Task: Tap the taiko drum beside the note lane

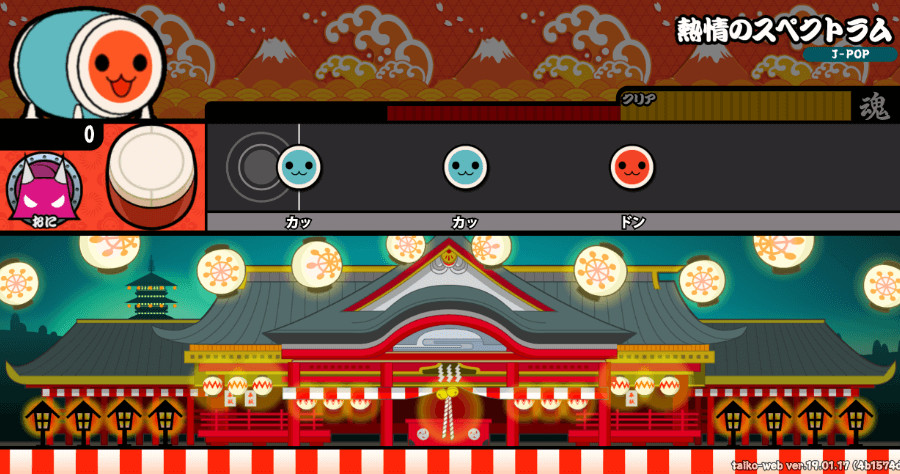Action: tap(152, 176)
